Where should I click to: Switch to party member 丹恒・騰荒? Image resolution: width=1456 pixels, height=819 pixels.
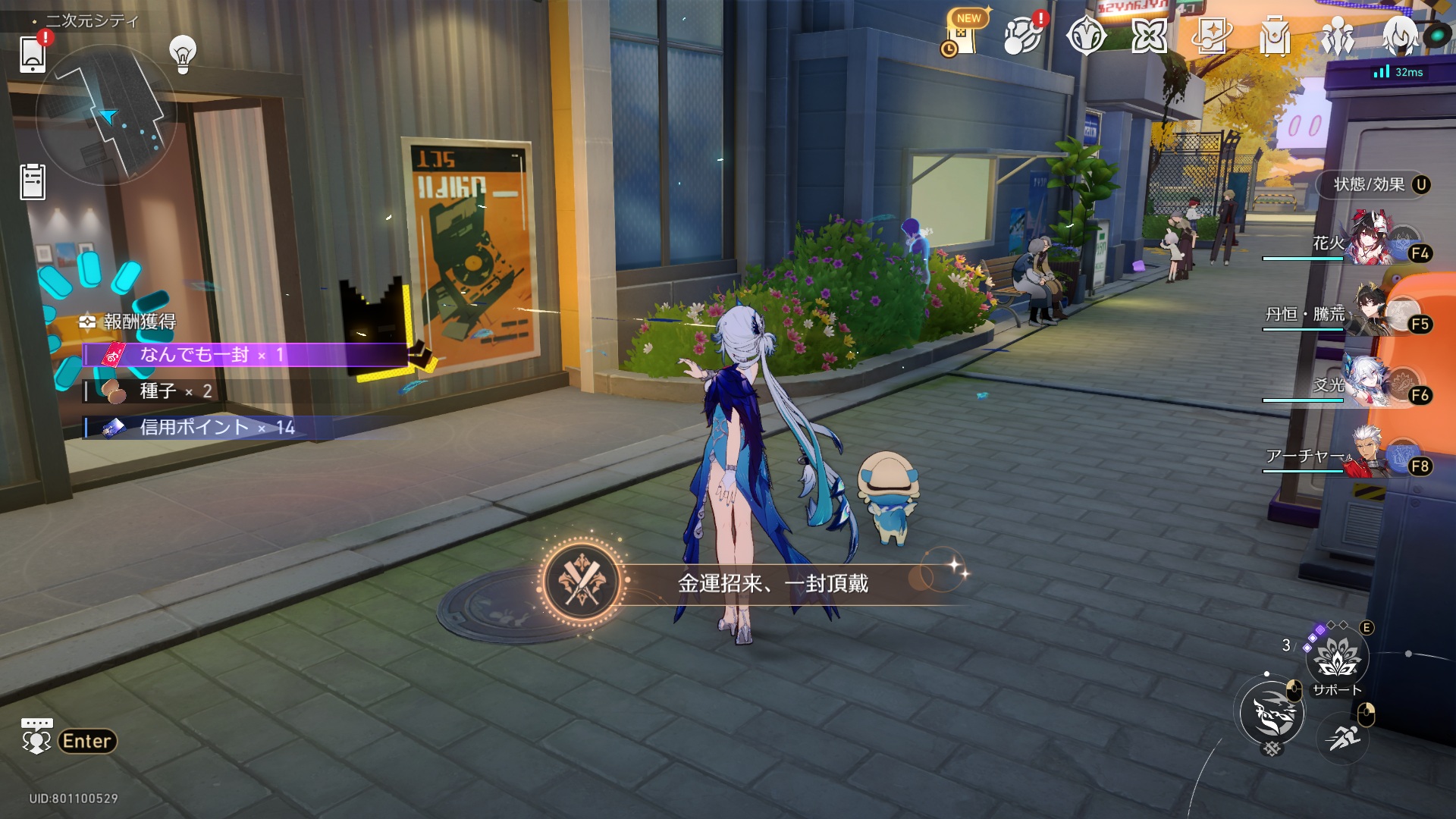pyautogui.click(x=1371, y=312)
